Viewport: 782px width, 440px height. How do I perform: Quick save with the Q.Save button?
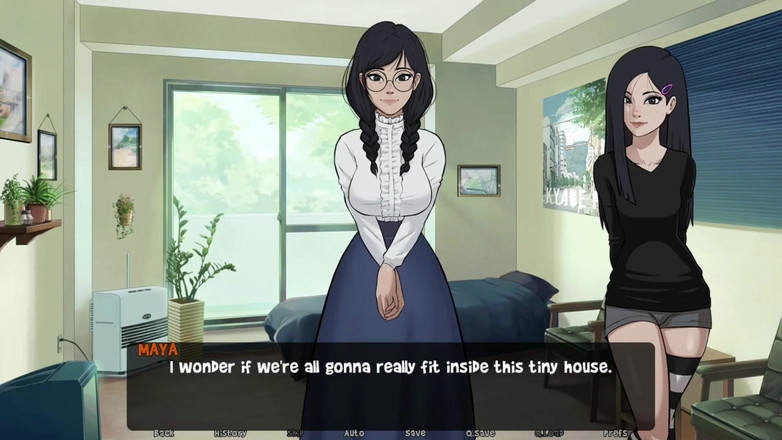coord(481,433)
